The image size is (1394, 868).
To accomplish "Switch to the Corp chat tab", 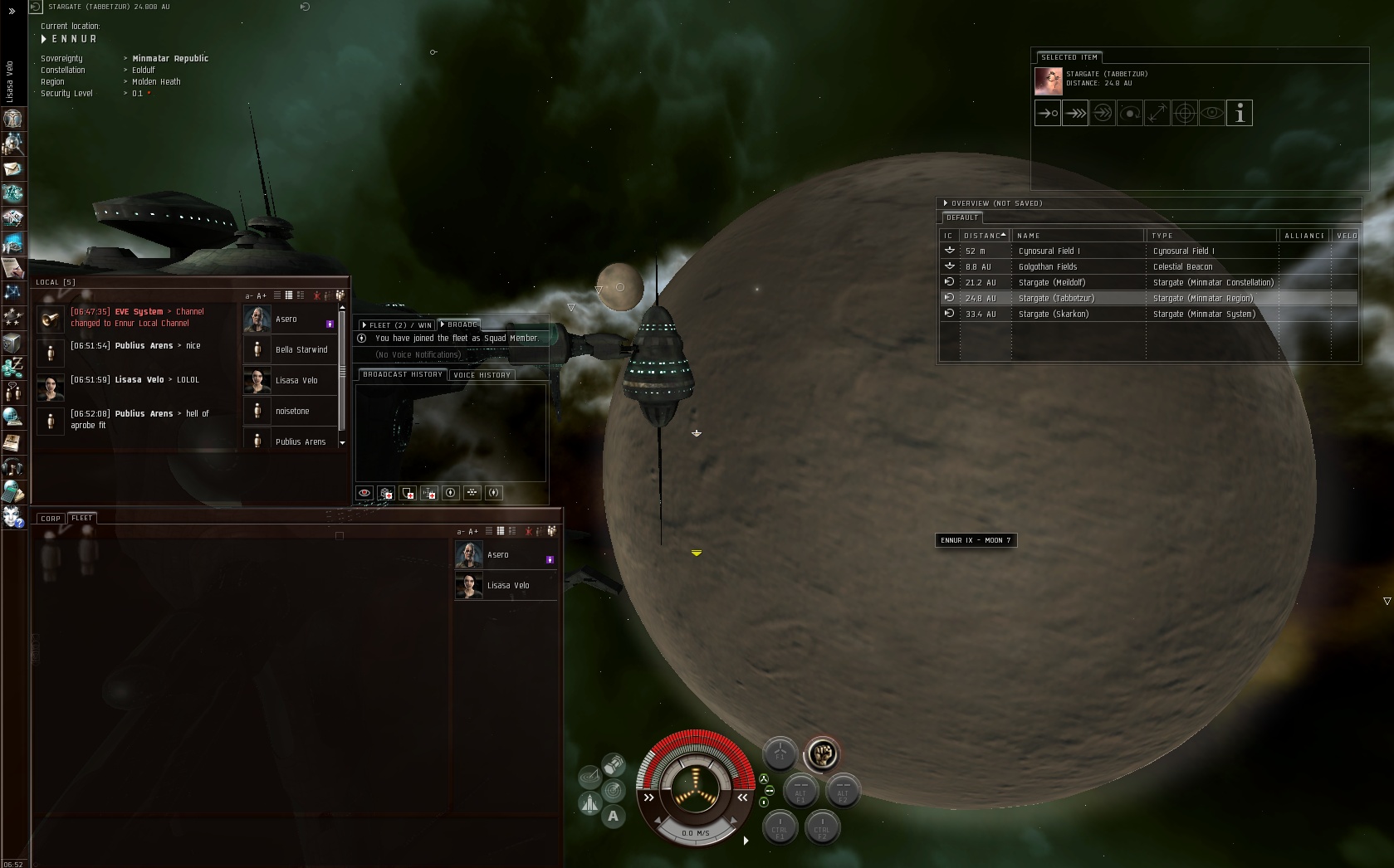I will coord(51,519).
